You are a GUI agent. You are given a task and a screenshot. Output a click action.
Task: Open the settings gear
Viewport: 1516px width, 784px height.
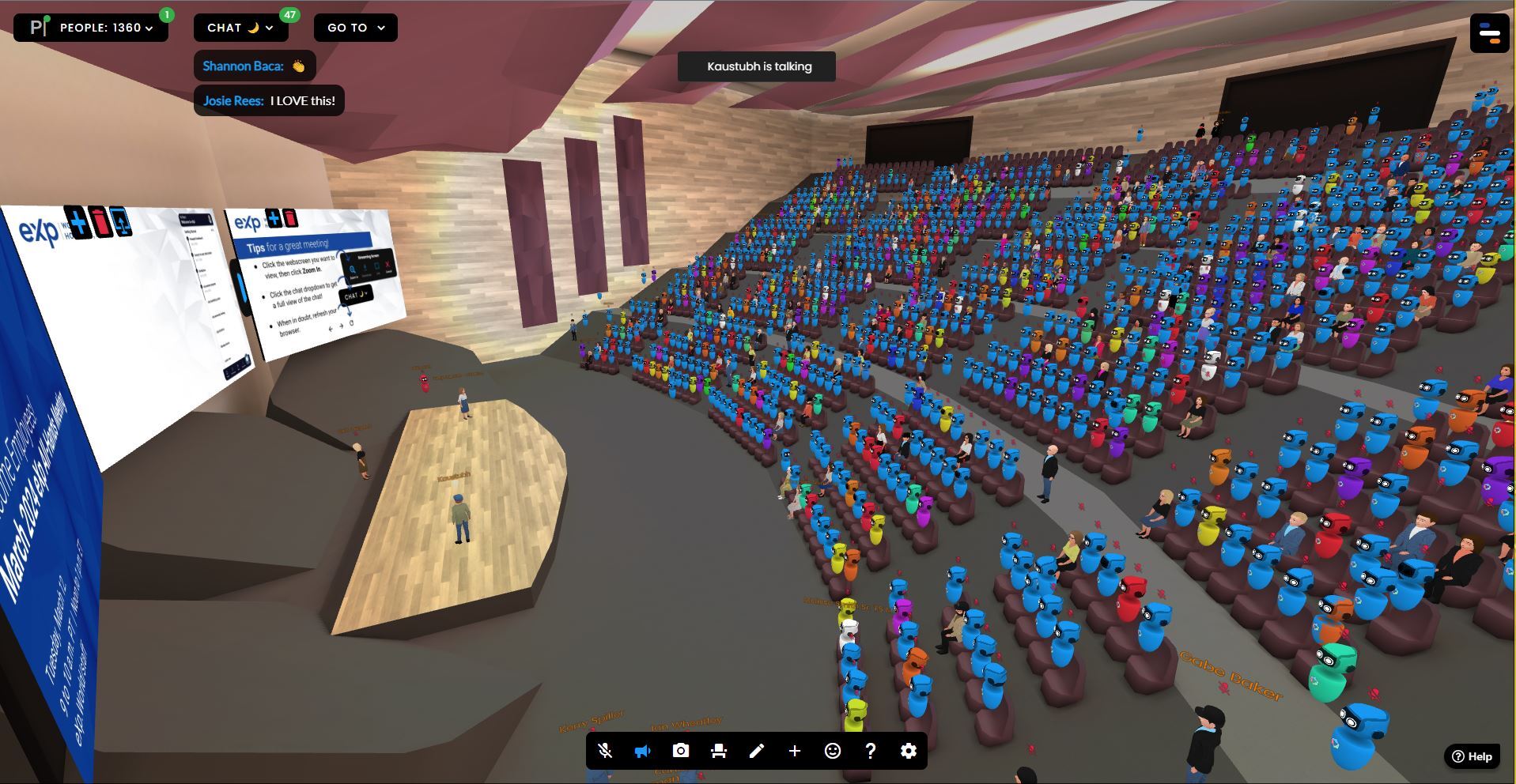coord(908,751)
